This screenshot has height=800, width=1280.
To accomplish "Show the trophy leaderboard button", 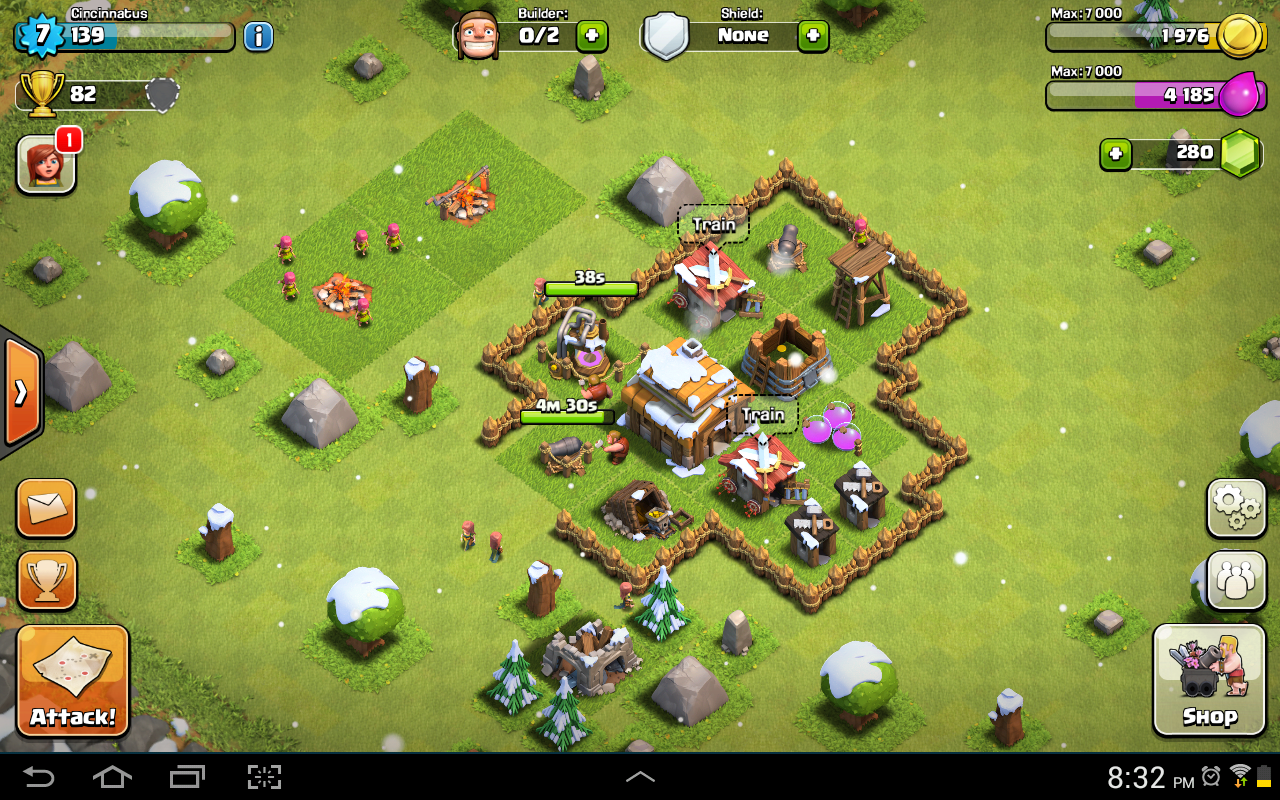I will click(46, 580).
